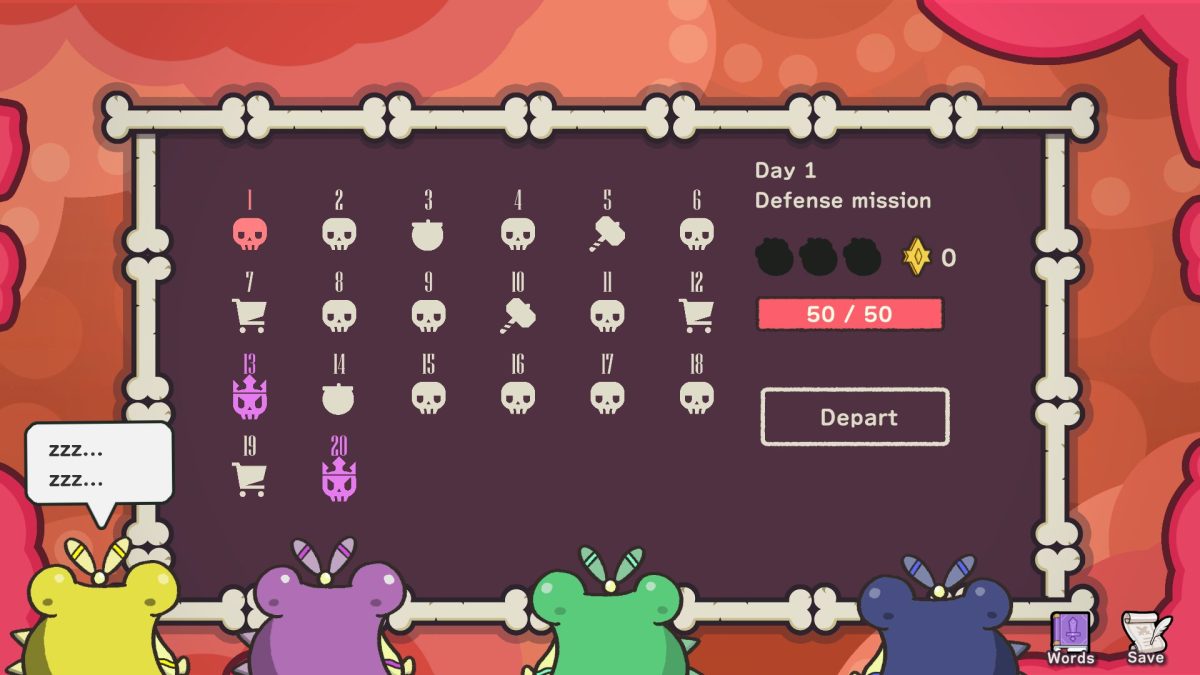Screen dimensions: 1200x675
Task: Choose the day 3 cauldron node
Action: pos(428,234)
